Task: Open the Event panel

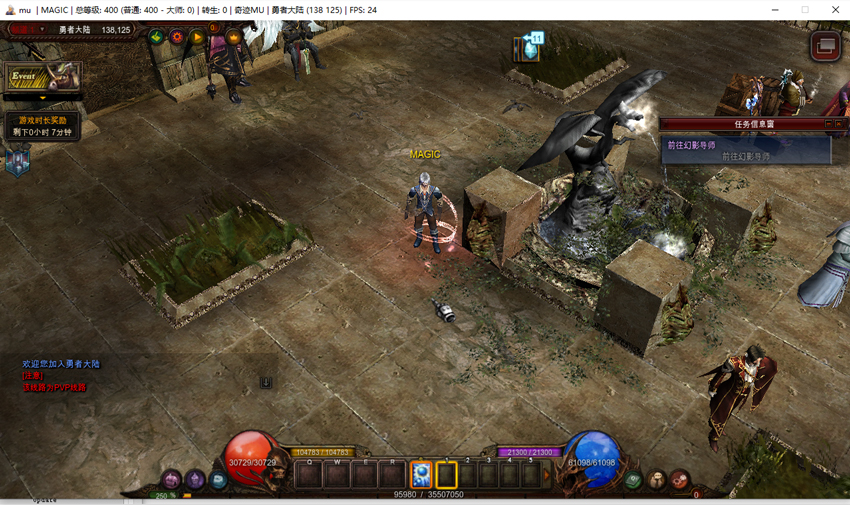Action: [x=42, y=77]
